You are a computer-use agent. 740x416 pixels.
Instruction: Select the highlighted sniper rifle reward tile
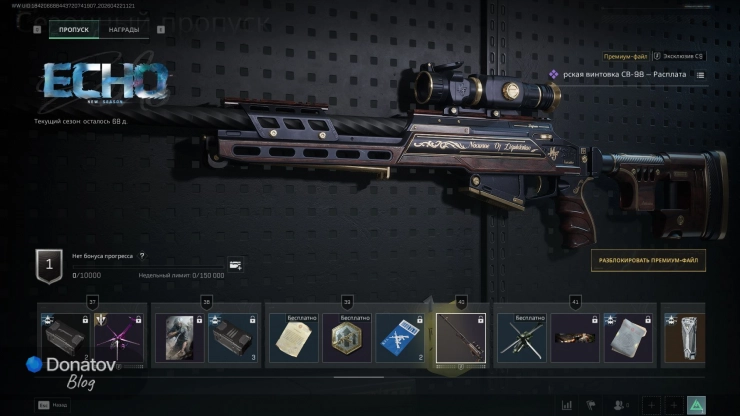pos(460,337)
